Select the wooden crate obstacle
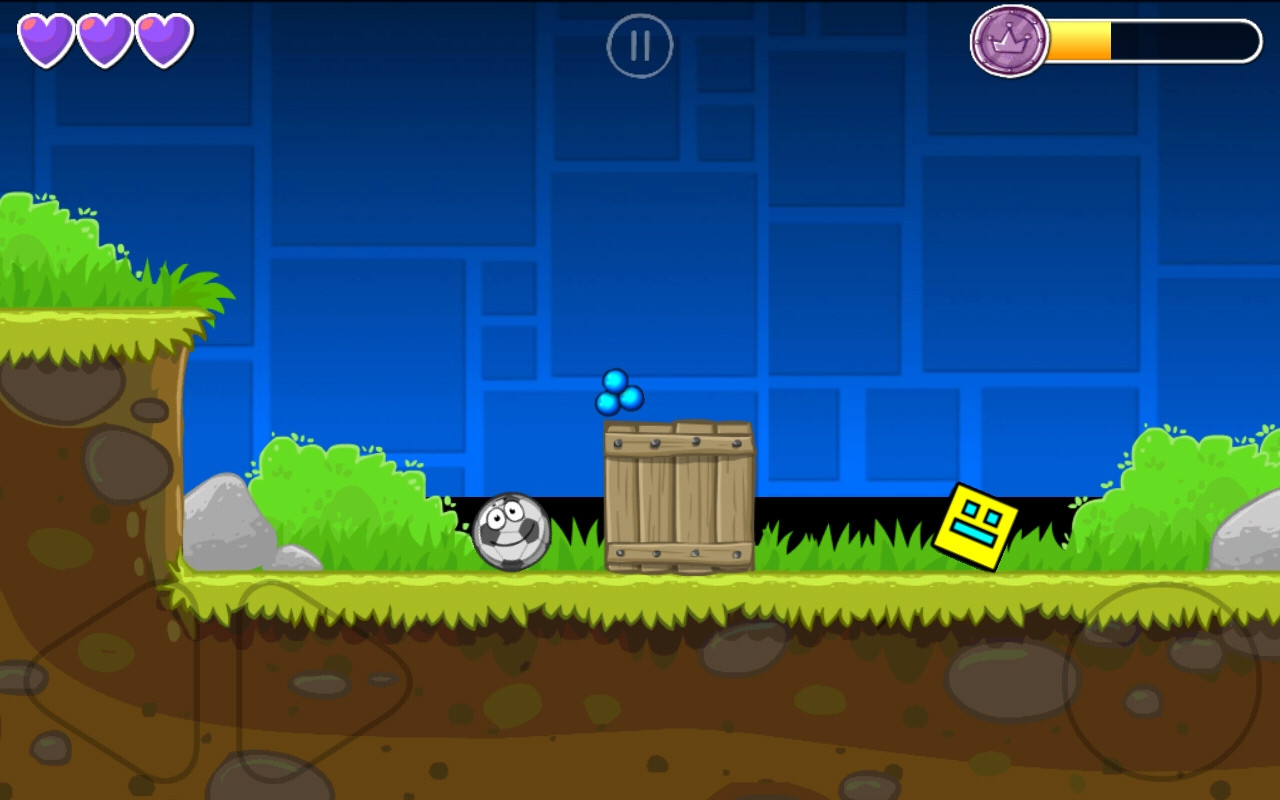1280x800 pixels. point(678,495)
